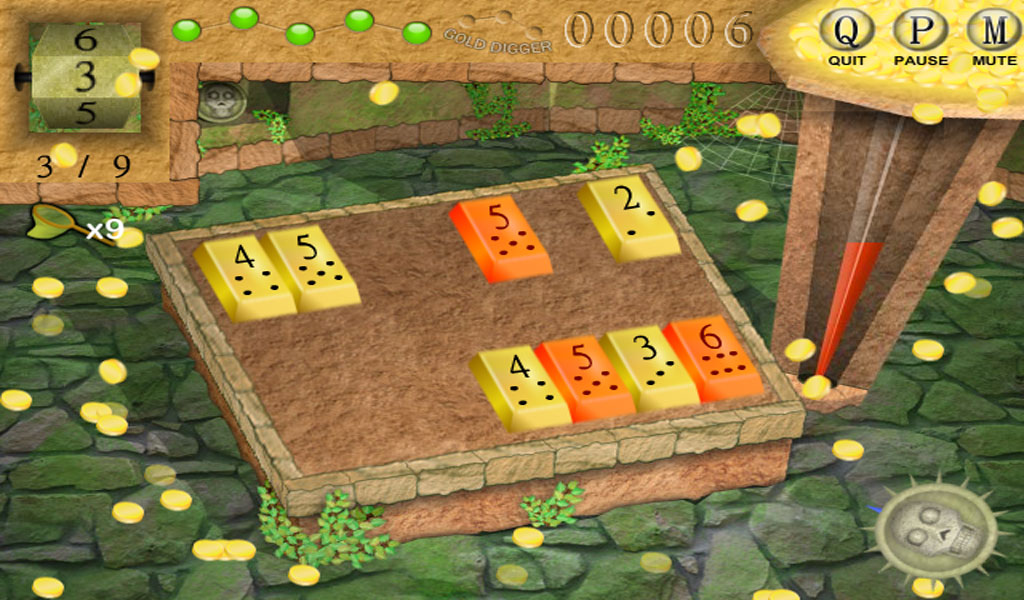This screenshot has height=600, width=1024.
Task: Pick the orange bar numbered 6
Action: pyautogui.click(x=714, y=358)
